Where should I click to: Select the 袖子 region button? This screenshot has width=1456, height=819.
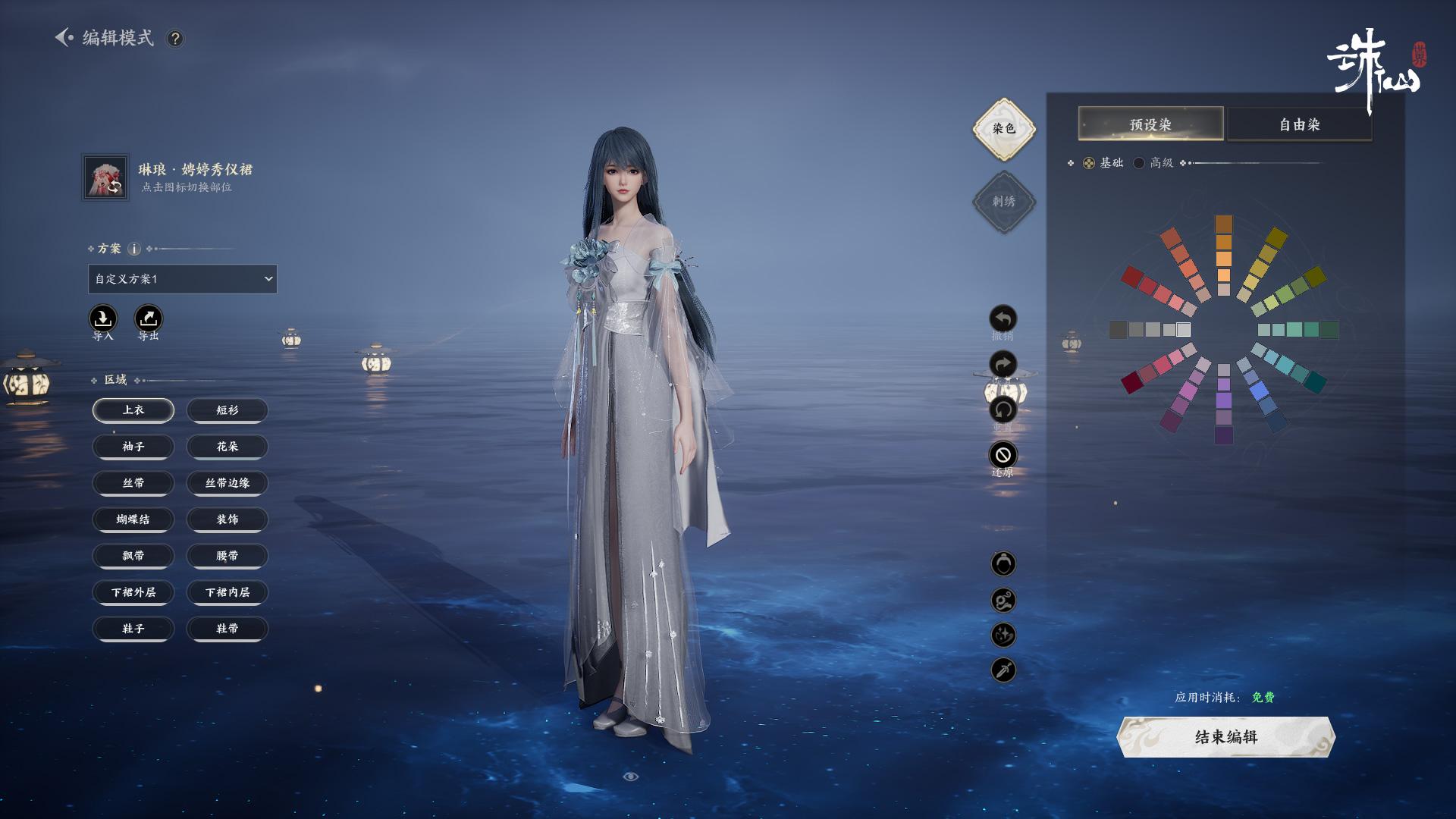pos(133,447)
